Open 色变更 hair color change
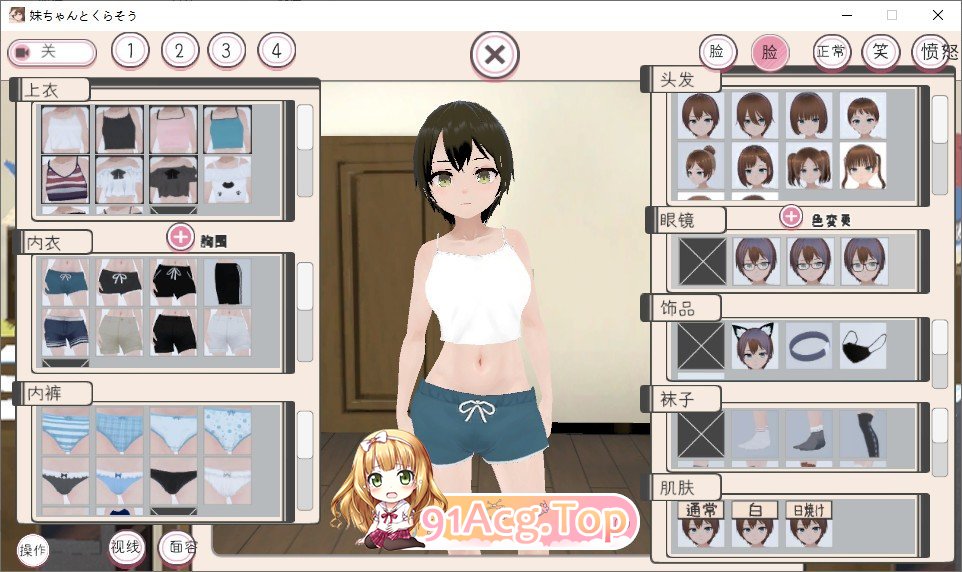 click(791, 217)
